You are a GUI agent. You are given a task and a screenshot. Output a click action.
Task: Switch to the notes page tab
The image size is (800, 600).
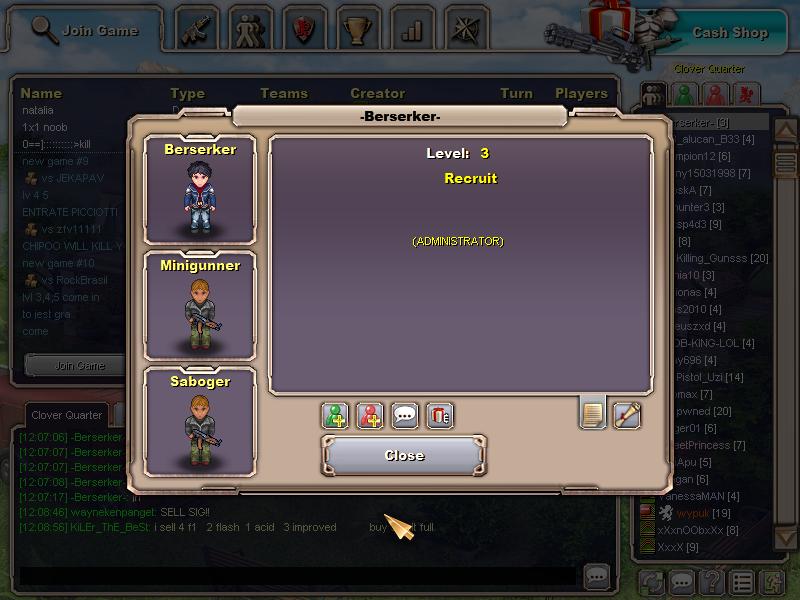(593, 413)
